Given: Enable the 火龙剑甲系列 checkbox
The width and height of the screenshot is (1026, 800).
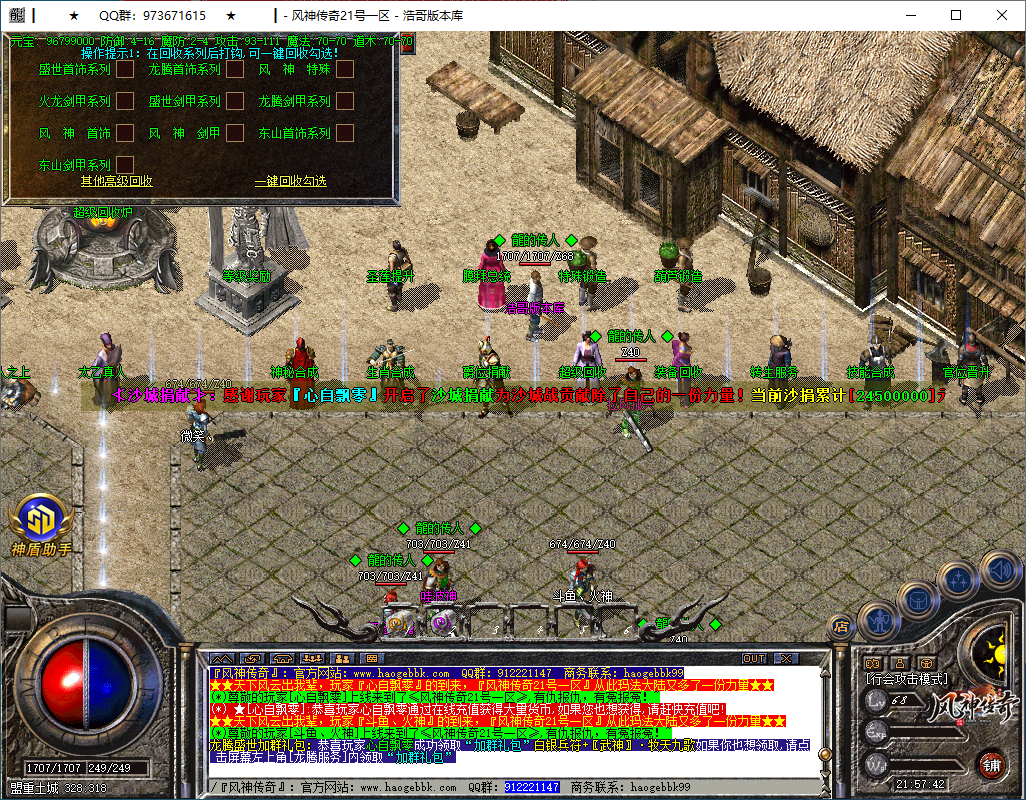Looking at the screenshot, I should (125, 101).
